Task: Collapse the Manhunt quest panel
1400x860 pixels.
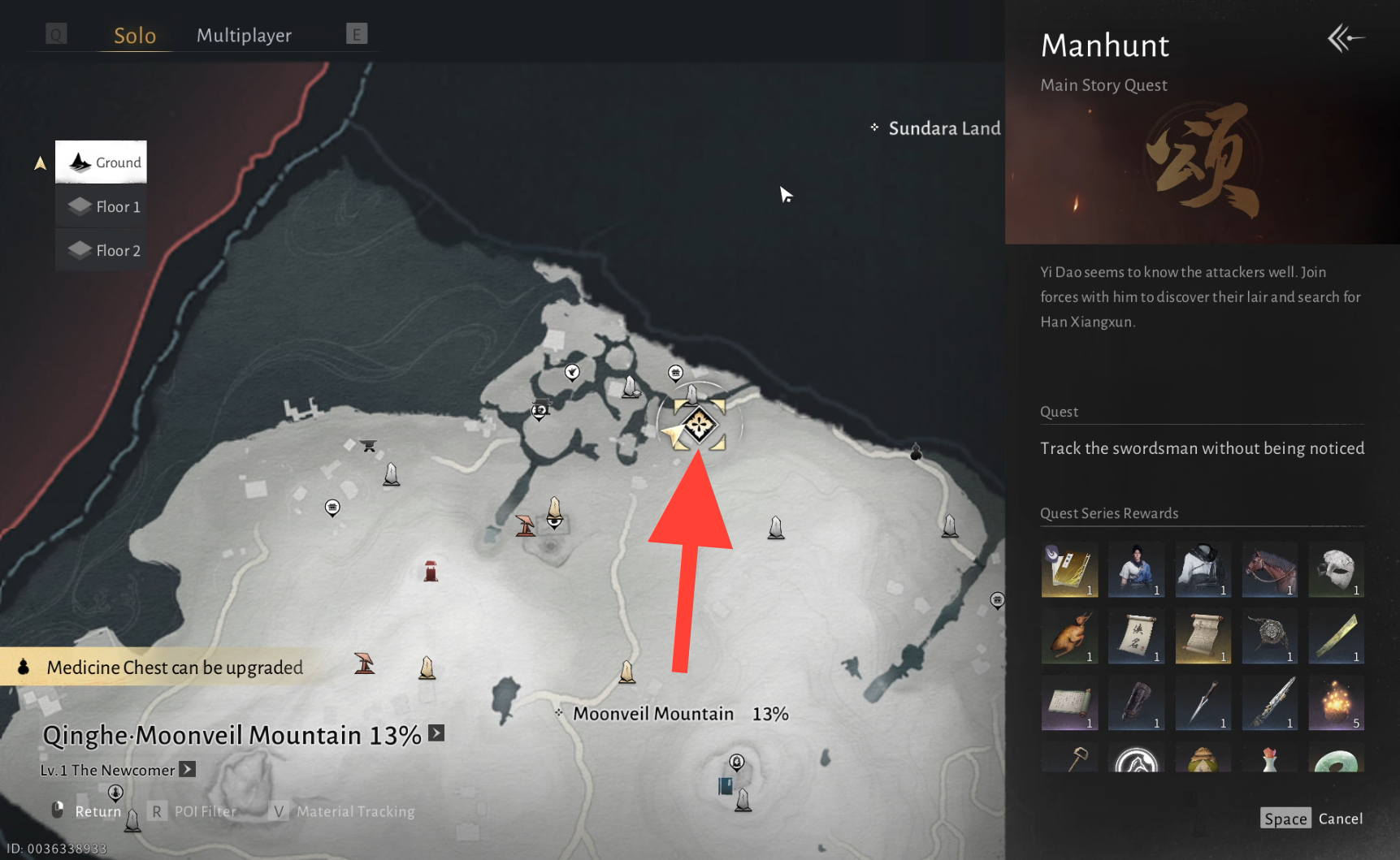Action: click(x=1345, y=38)
